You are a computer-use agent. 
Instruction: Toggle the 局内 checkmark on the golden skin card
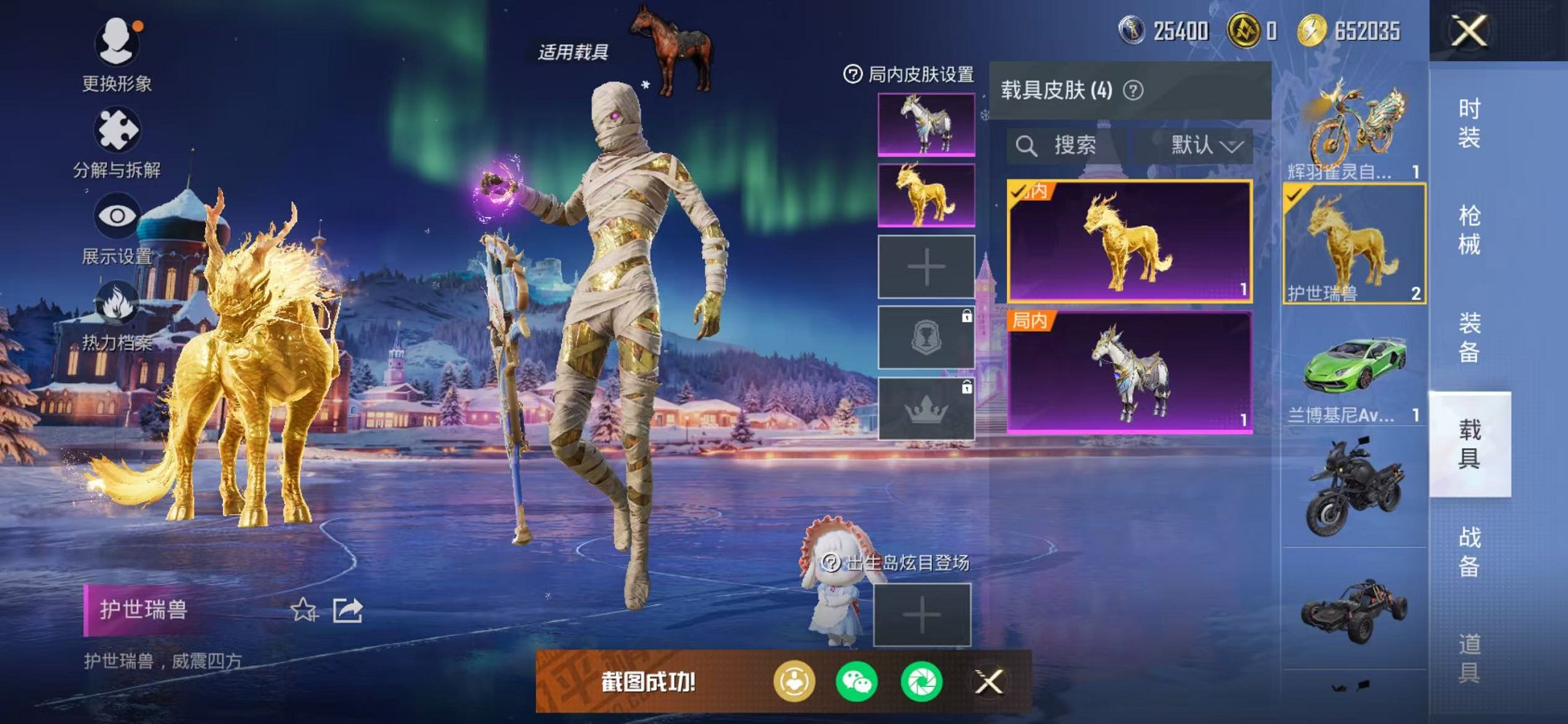(1019, 194)
